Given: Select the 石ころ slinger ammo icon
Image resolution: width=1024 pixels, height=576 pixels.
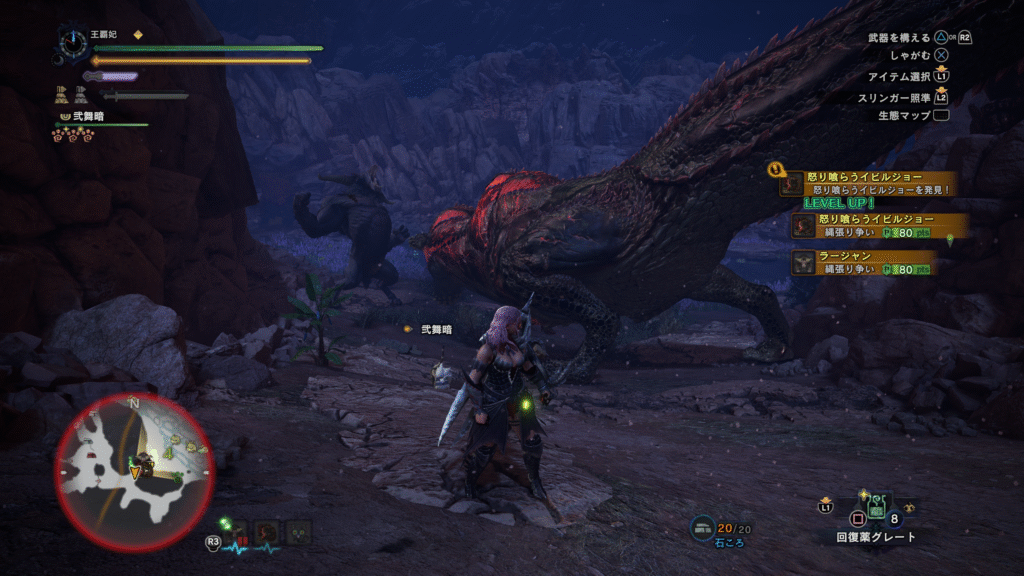Looking at the screenshot, I should pyautogui.click(x=703, y=528).
